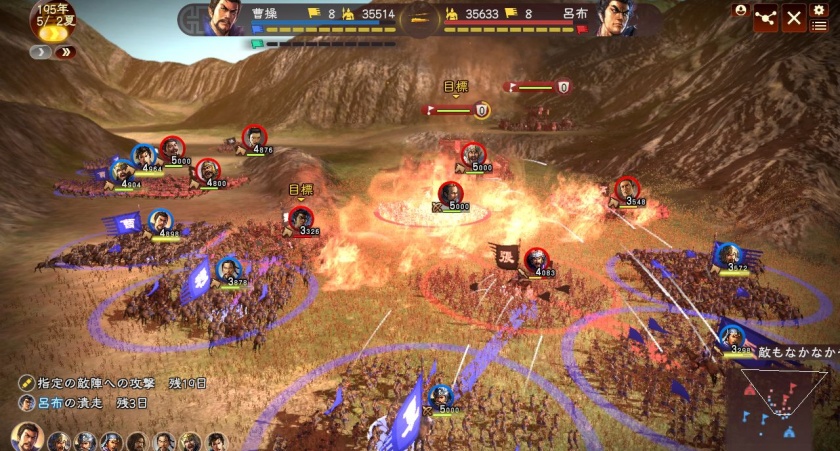This screenshot has width=840, height=451.
Task: Click the X close button
Action: coord(794,17)
